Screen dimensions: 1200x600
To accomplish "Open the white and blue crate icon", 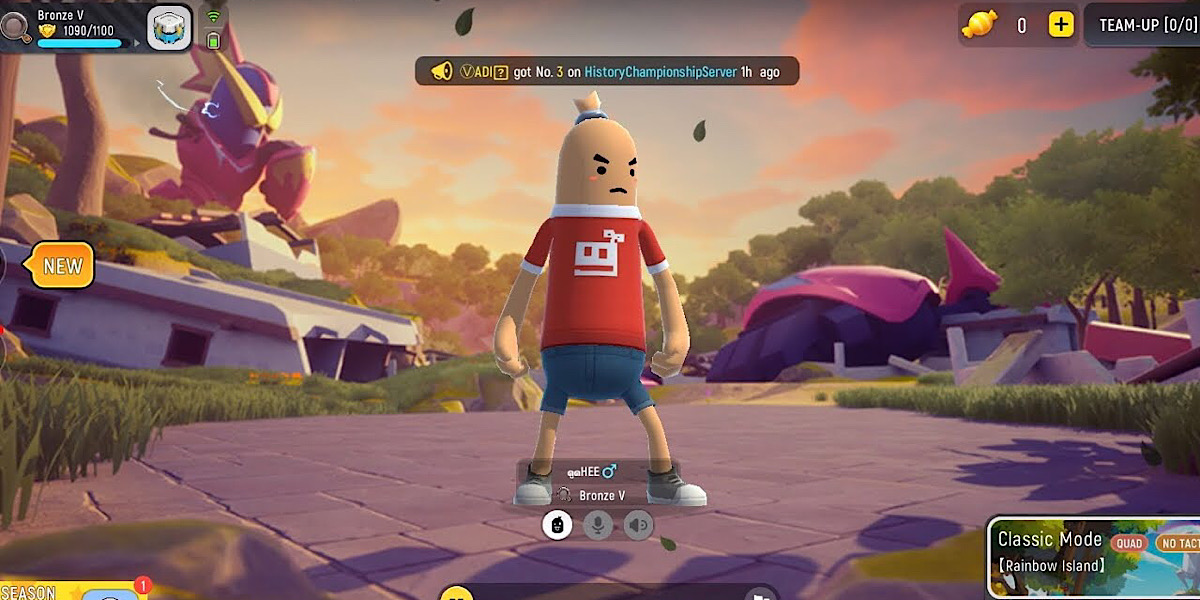I will click(x=170, y=27).
